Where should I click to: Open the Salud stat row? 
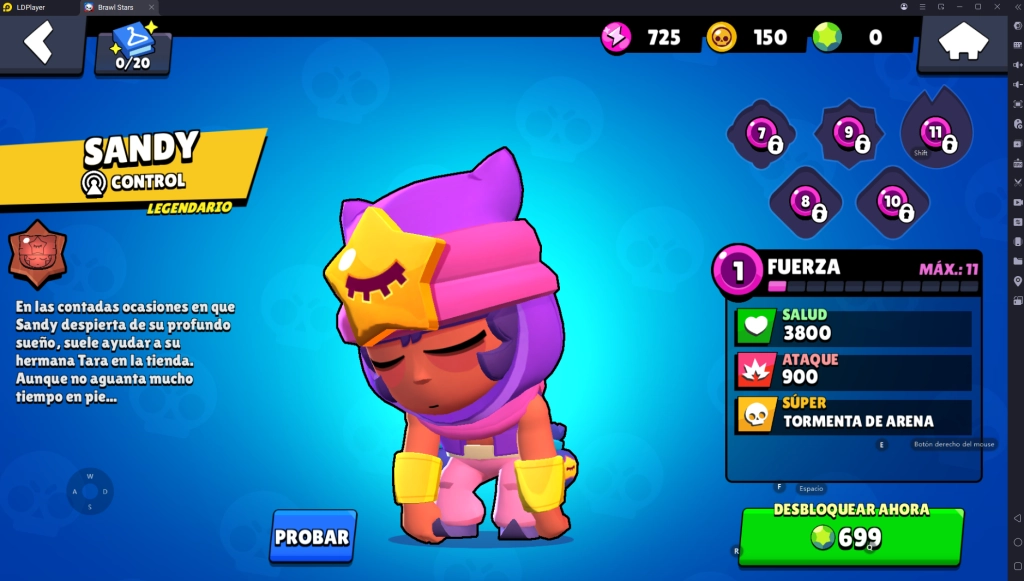(853, 327)
